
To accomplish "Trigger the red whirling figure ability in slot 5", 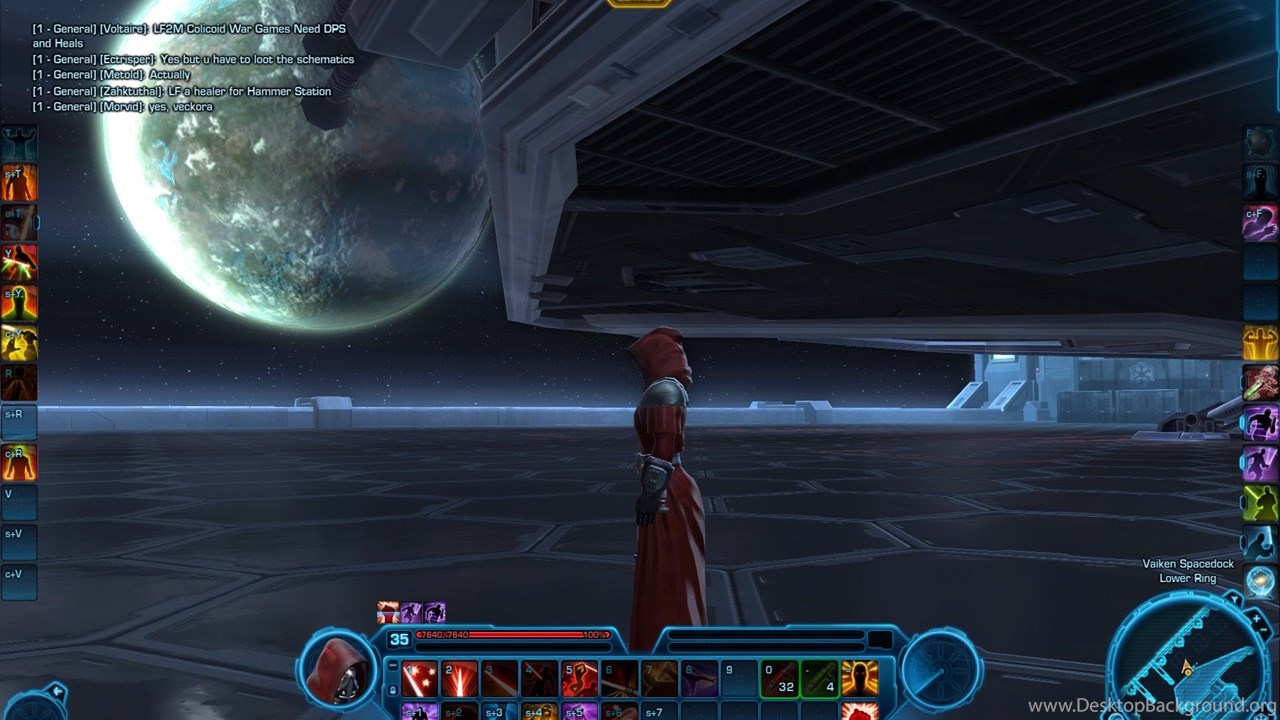I will coord(579,679).
